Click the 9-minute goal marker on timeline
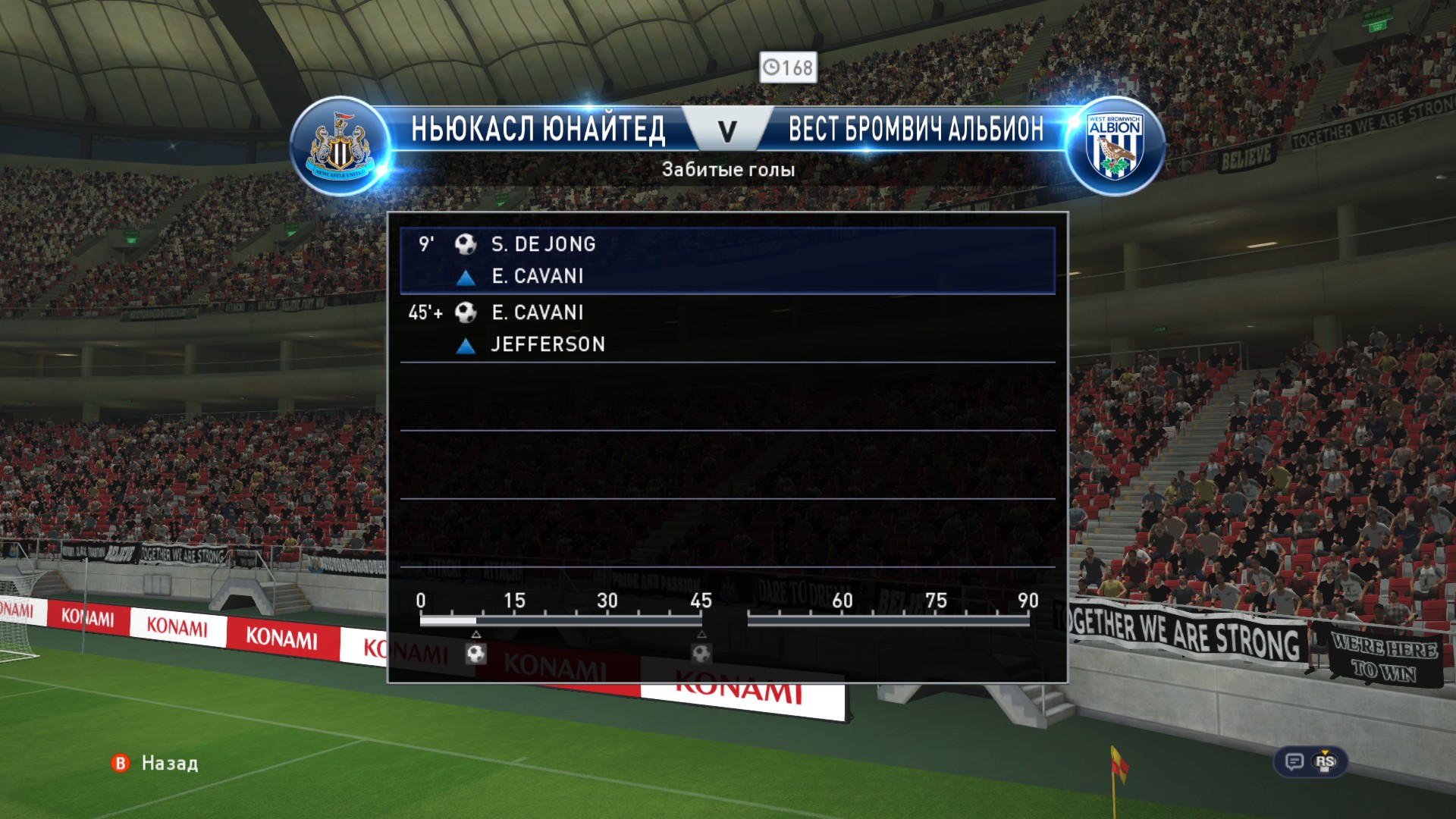The image size is (1456, 819). [x=476, y=653]
